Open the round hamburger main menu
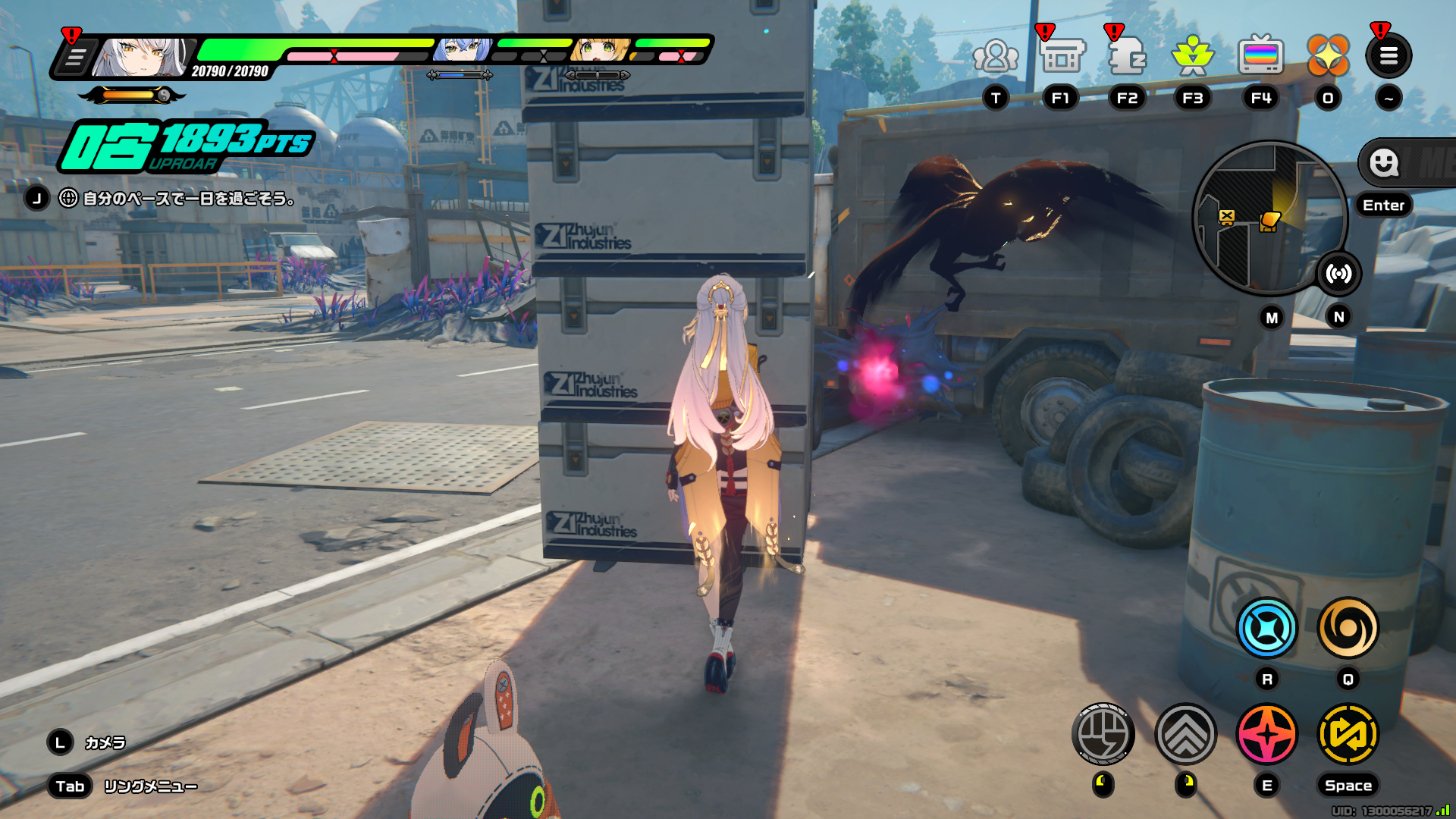This screenshot has height=819, width=1456. pyautogui.click(x=1389, y=55)
